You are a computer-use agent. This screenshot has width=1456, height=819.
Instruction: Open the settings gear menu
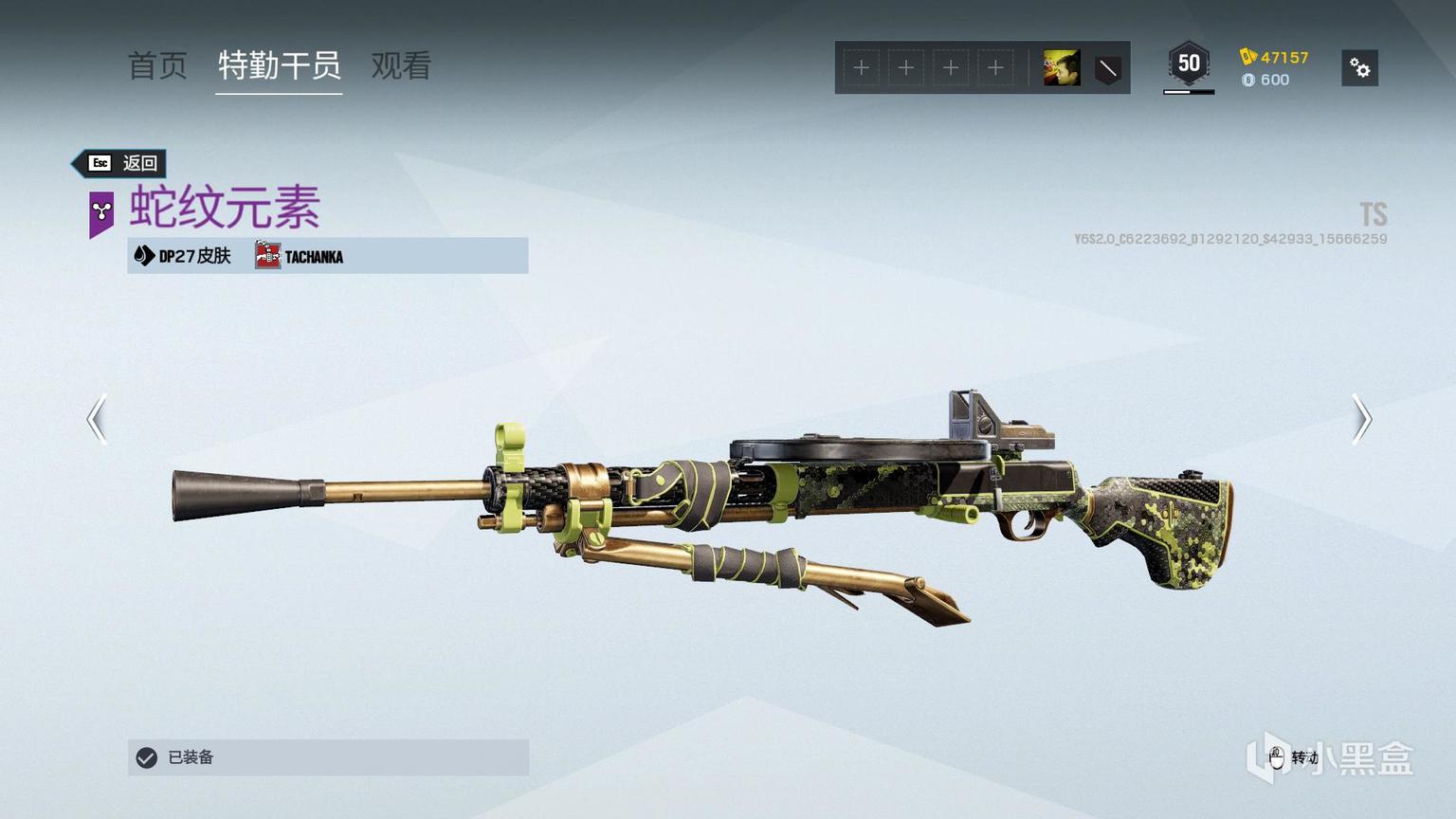(1359, 68)
